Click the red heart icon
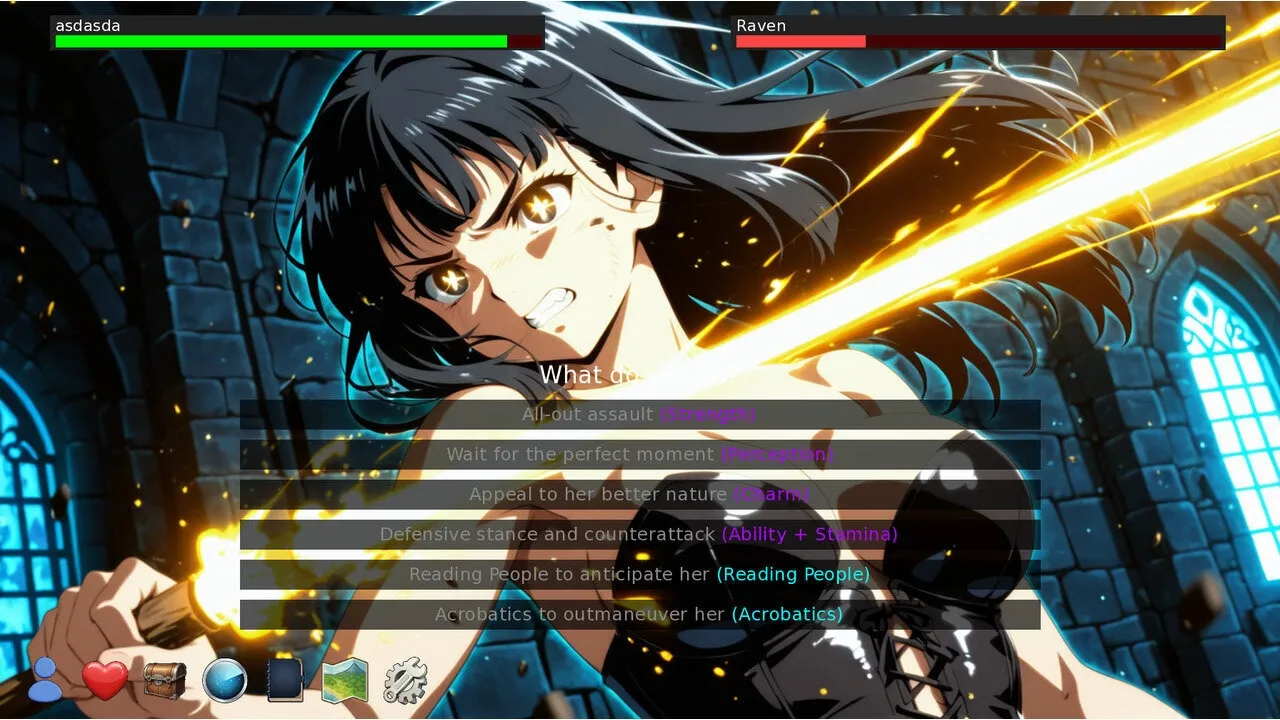1280x720 pixels. tap(105, 681)
